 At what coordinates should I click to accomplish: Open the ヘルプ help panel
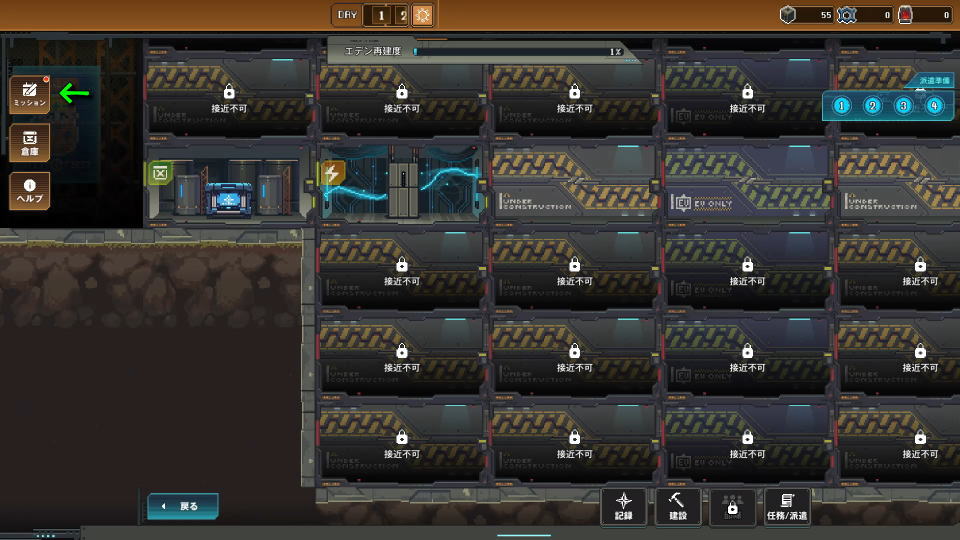(30, 190)
